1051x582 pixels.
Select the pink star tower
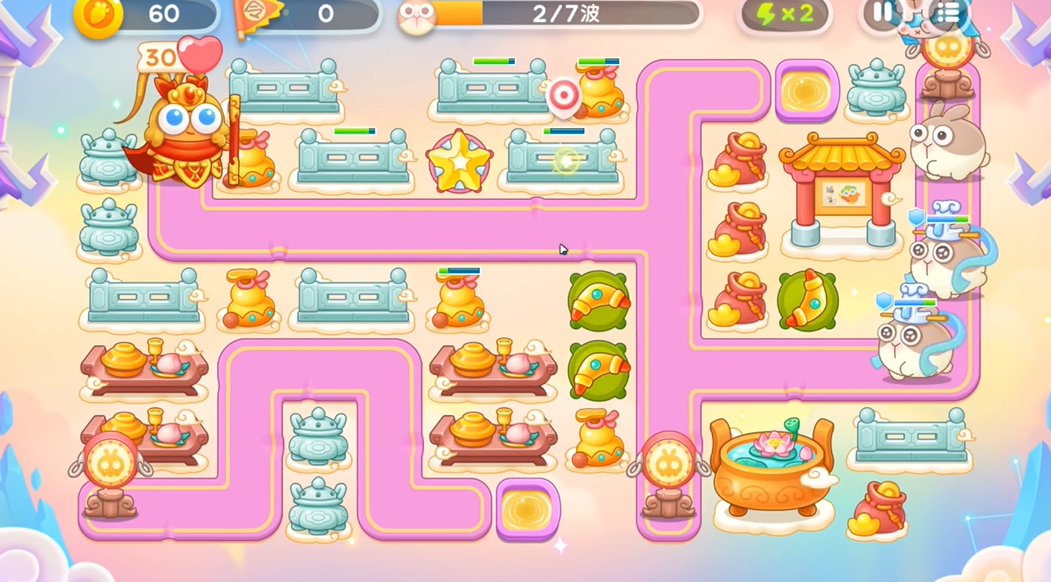click(459, 161)
